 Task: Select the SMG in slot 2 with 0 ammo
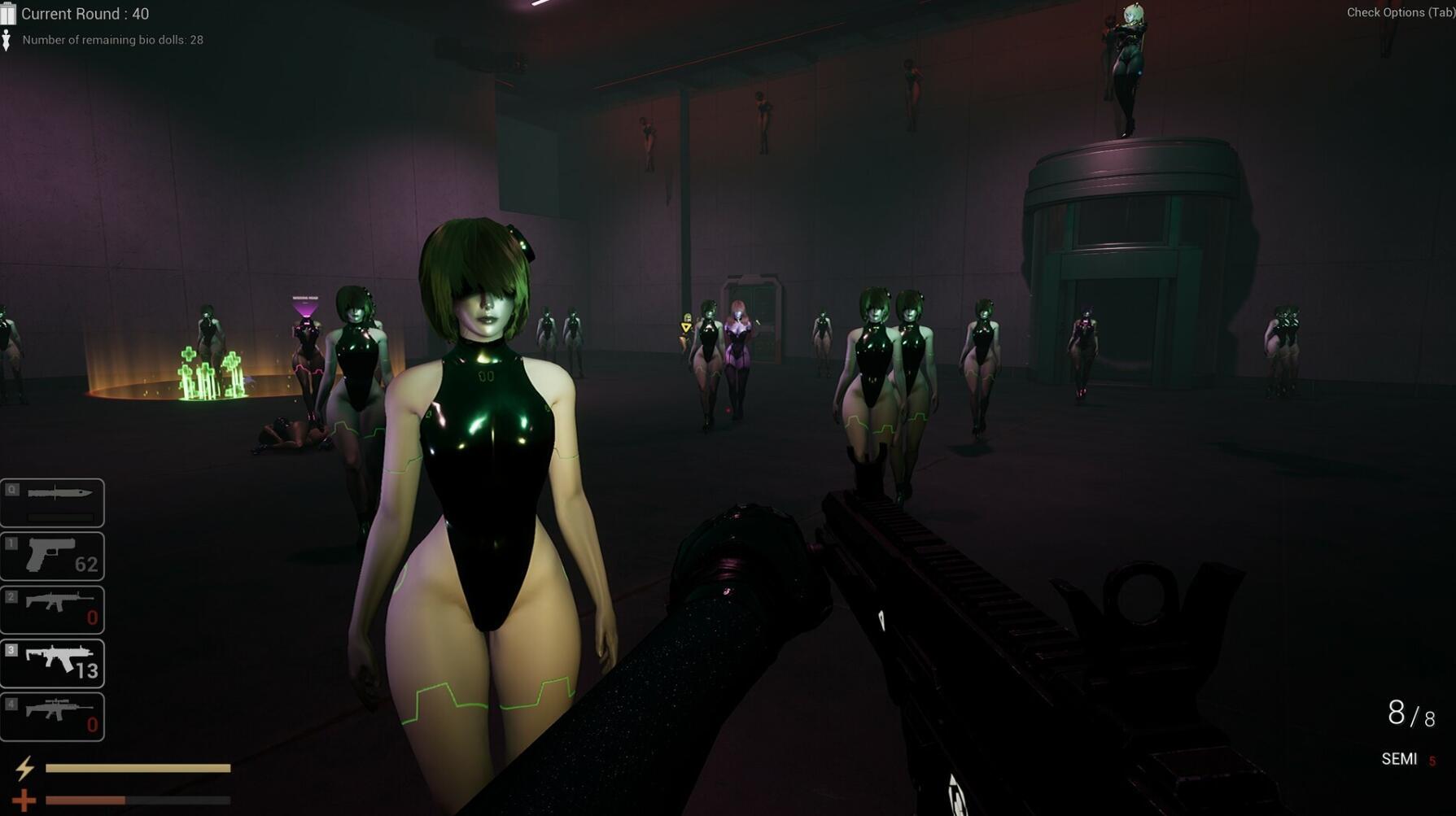point(52,609)
